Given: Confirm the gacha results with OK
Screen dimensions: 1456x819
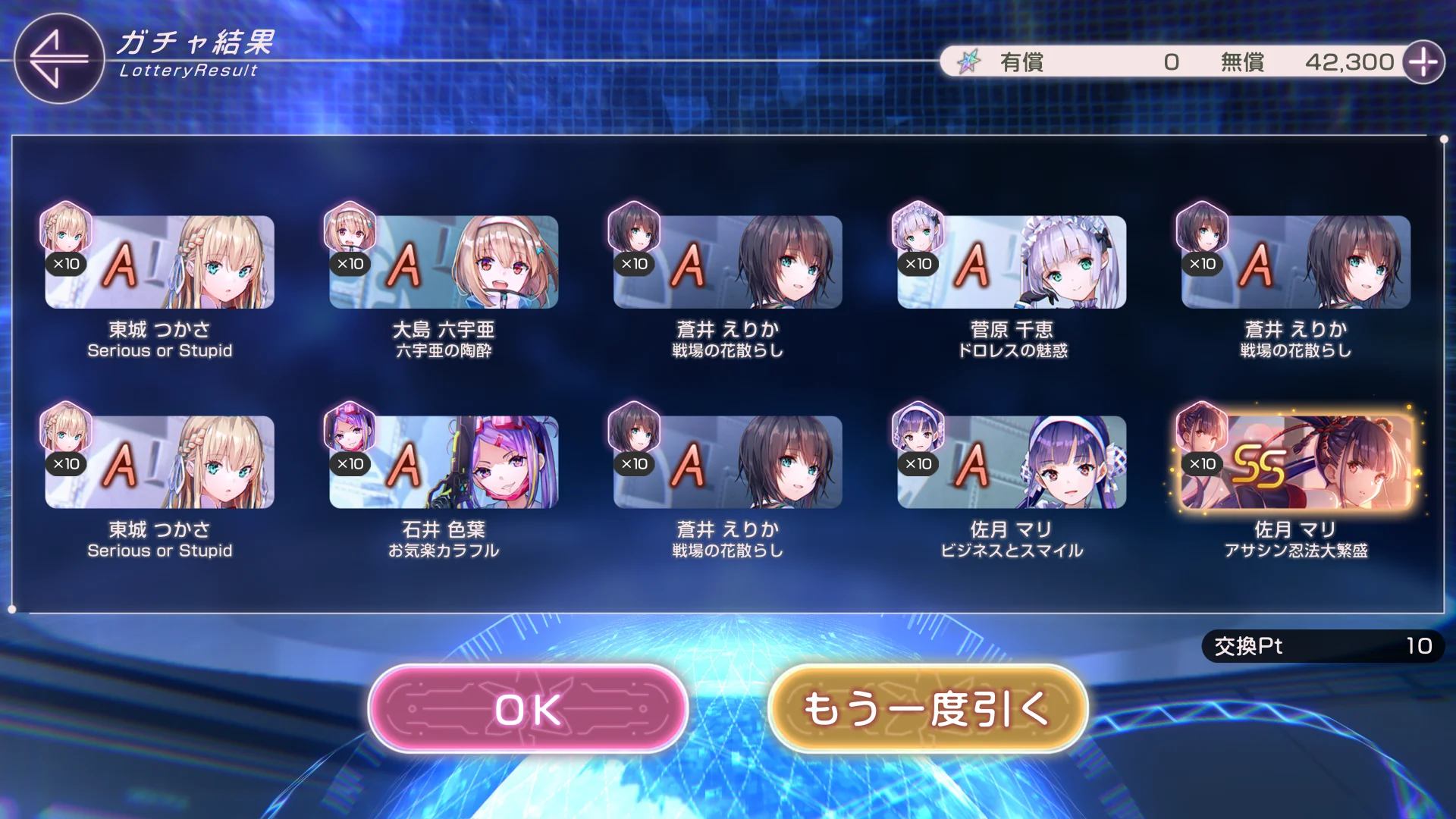Looking at the screenshot, I should click(x=528, y=709).
